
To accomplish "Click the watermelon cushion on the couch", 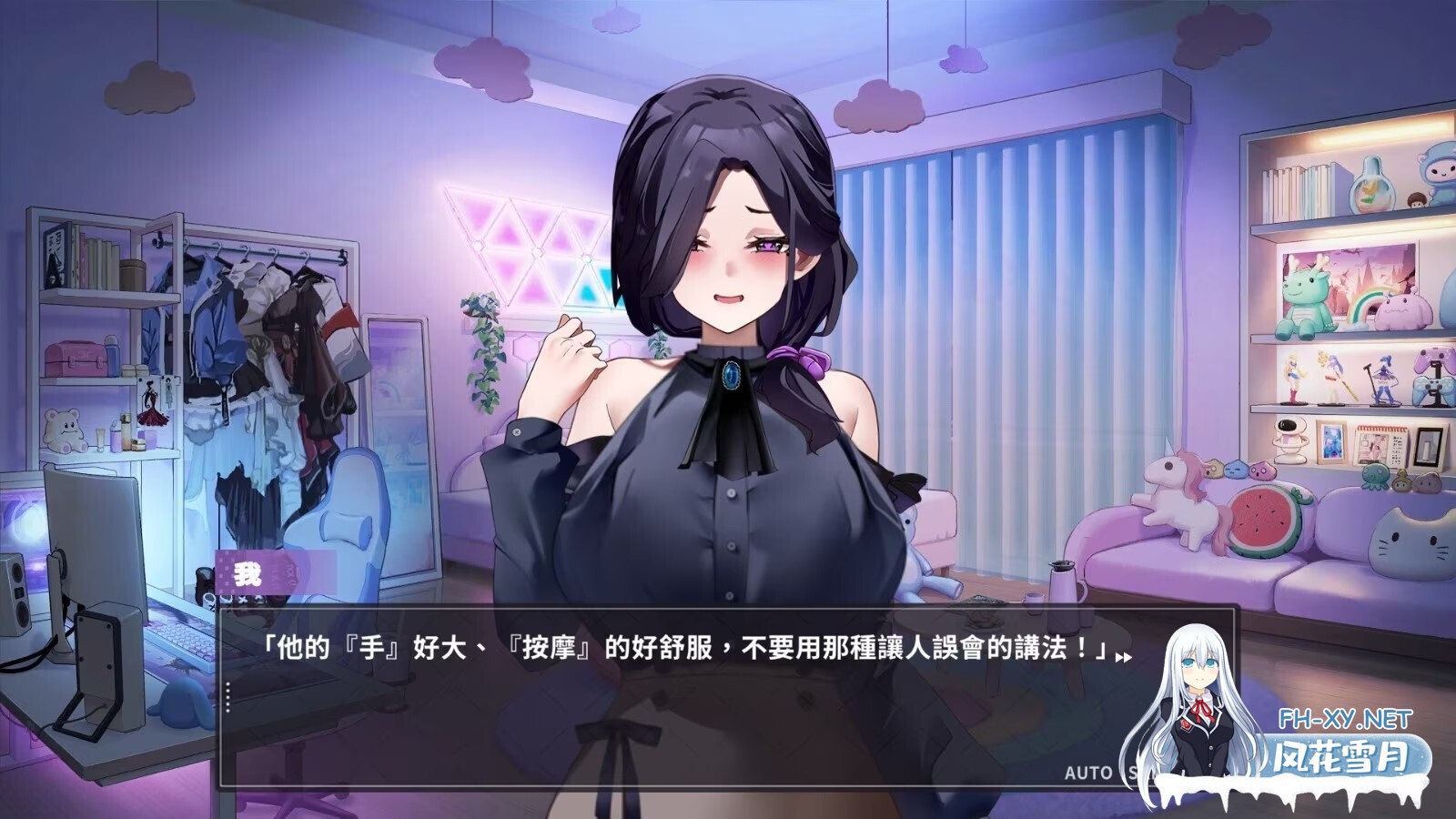I will pos(1265,519).
